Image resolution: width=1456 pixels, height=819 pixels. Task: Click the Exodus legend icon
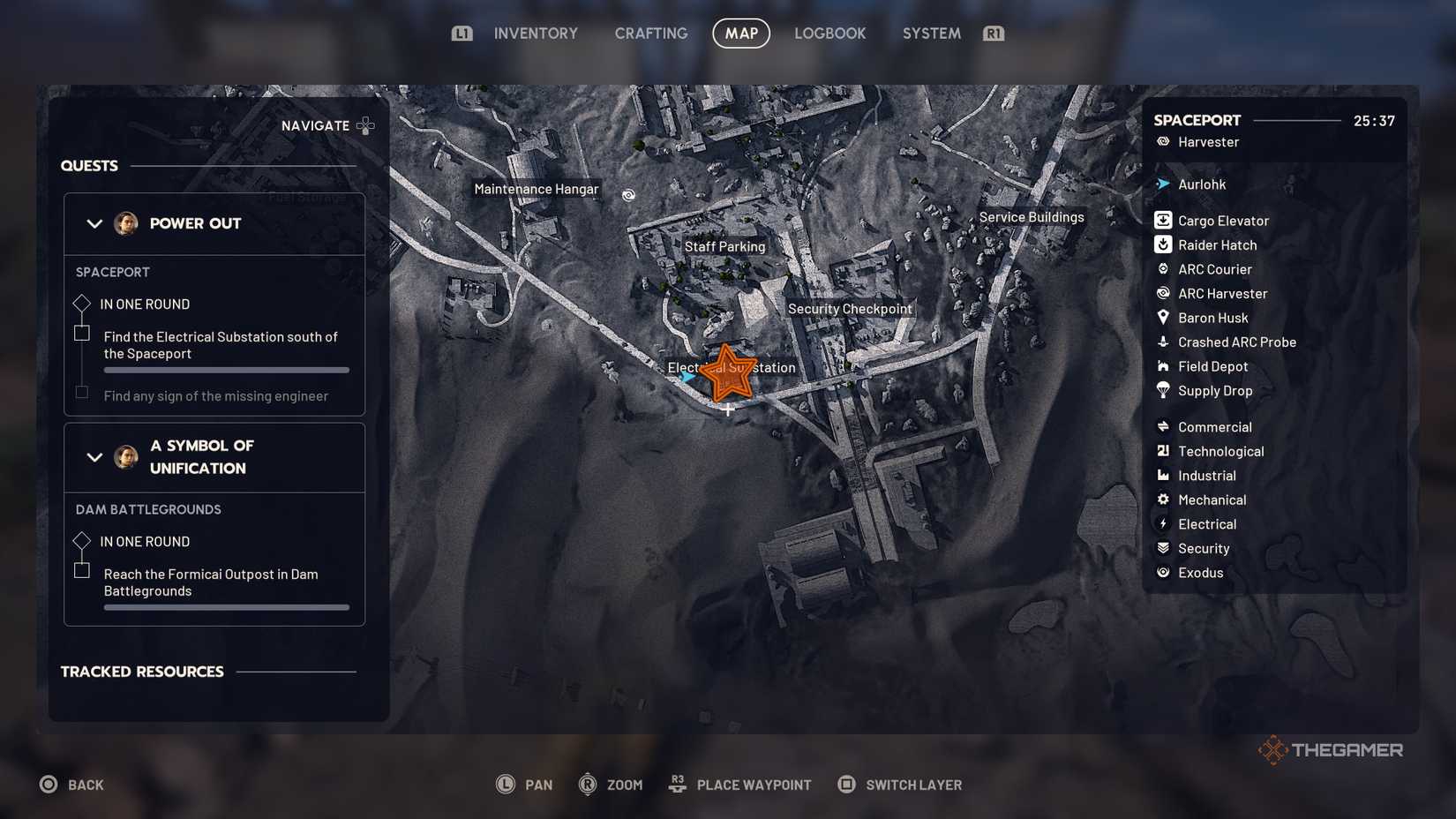[x=1163, y=572]
